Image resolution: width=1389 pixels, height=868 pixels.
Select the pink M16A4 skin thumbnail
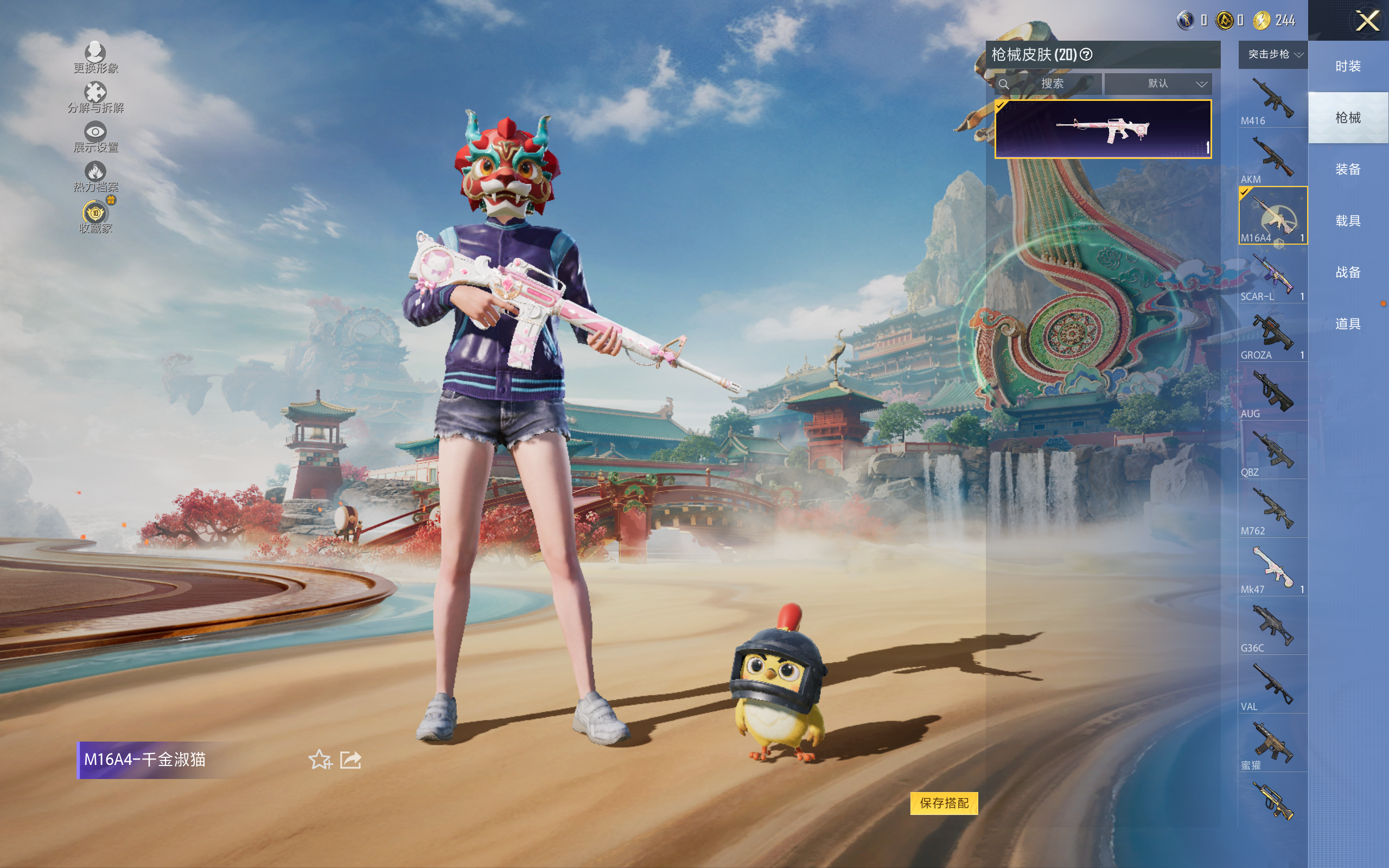pos(1103,129)
